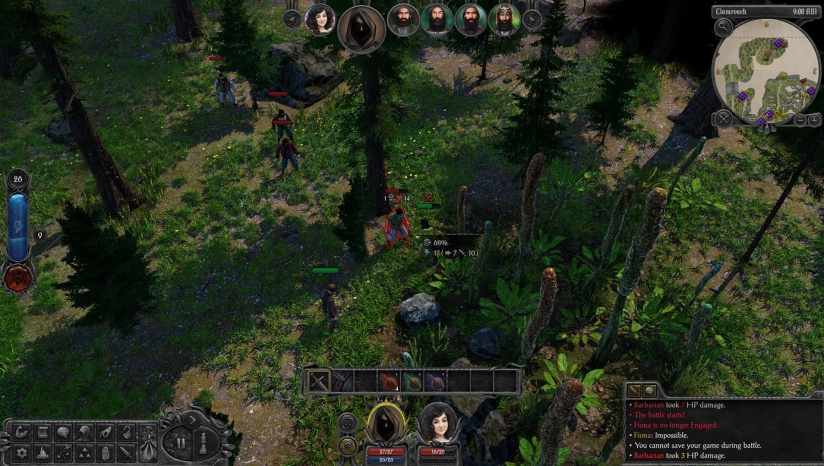Select the hooded character portrait at bottom

[x=386, y=424]
